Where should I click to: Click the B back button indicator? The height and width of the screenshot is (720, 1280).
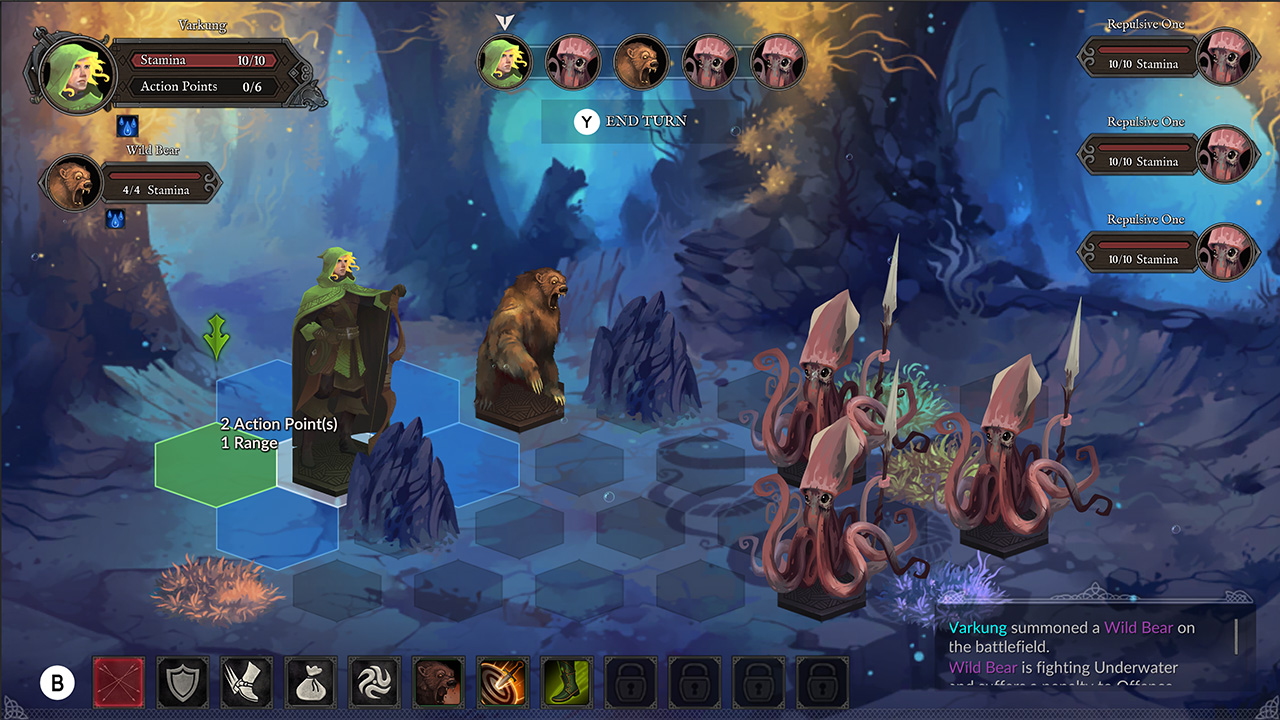pos(58,683)
